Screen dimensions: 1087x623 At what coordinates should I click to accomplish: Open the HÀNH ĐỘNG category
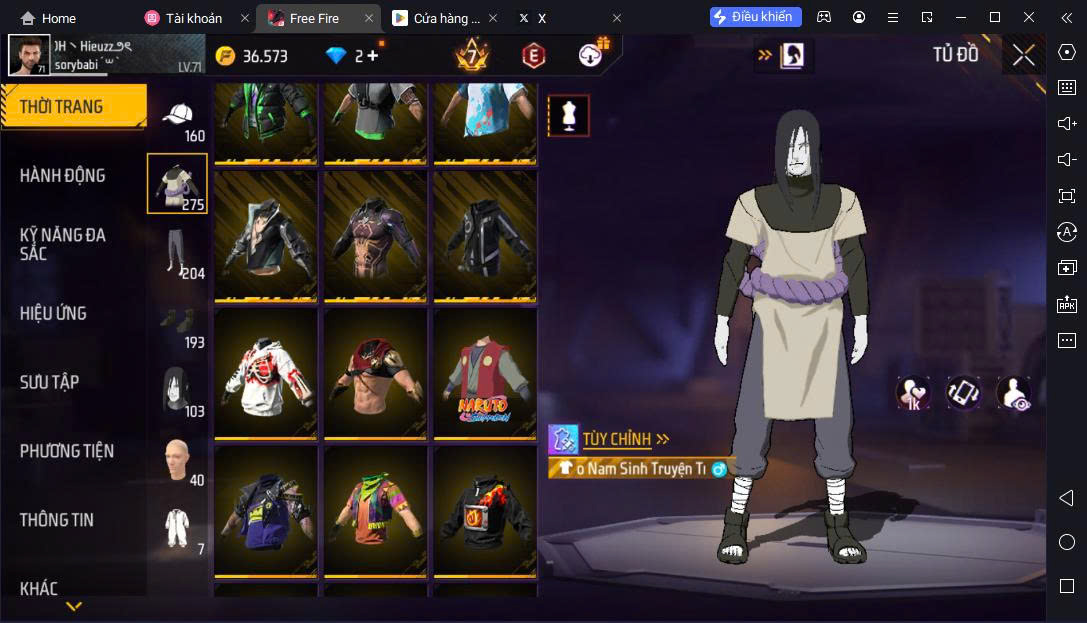click(63, 176)
